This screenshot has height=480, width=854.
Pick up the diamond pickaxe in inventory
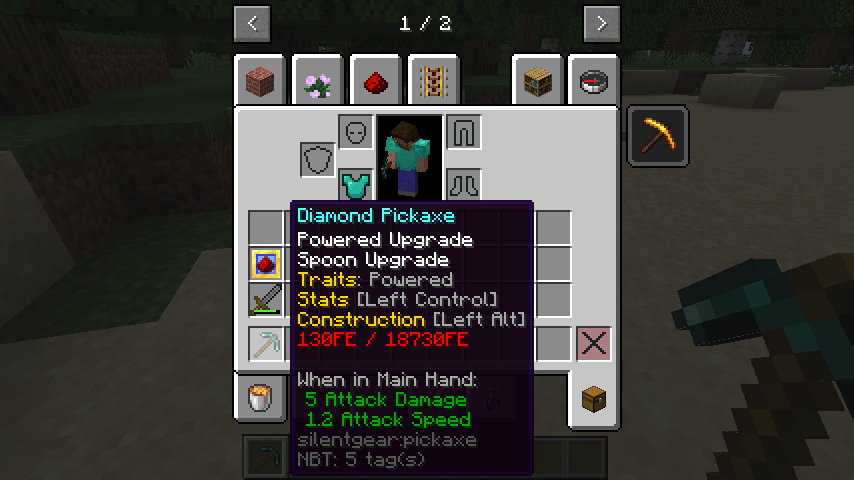[265, 344]
